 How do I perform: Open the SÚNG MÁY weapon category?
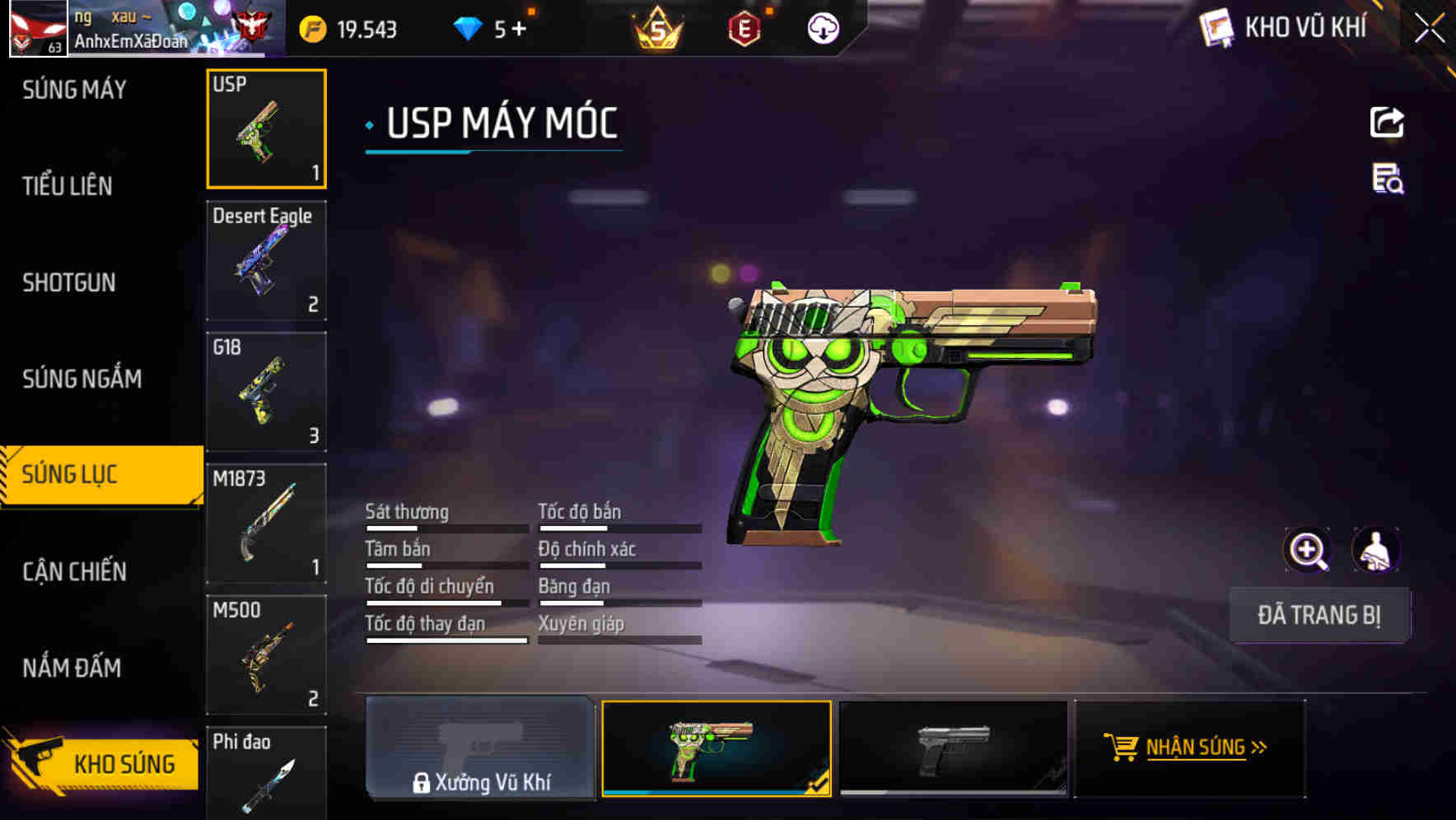pyautogui.click(x=74, y=89)
